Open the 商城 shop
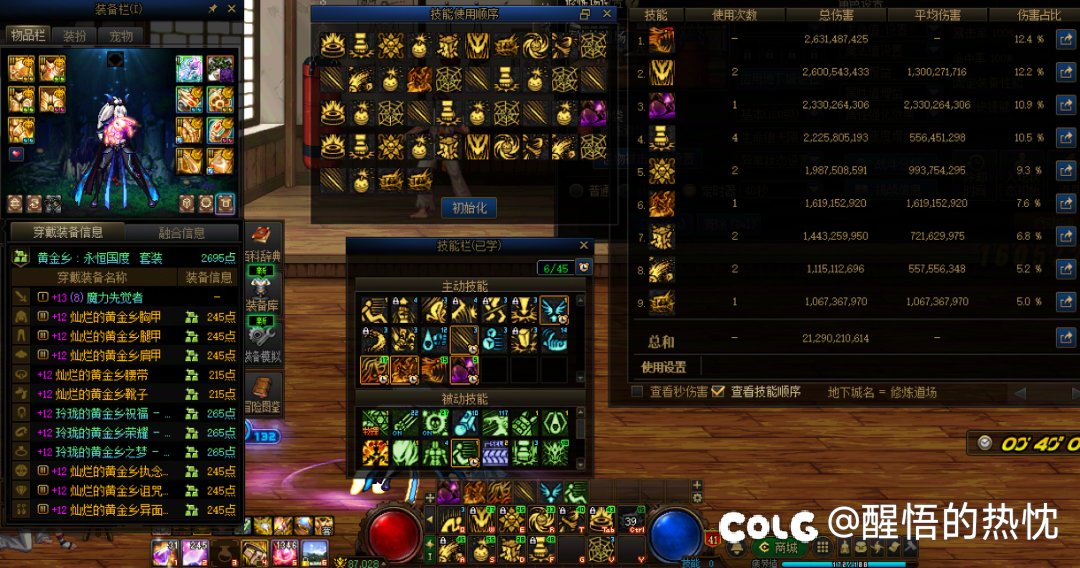Image resolution: width=1080 pixels, height=568 pixels. tap(778, 547)
